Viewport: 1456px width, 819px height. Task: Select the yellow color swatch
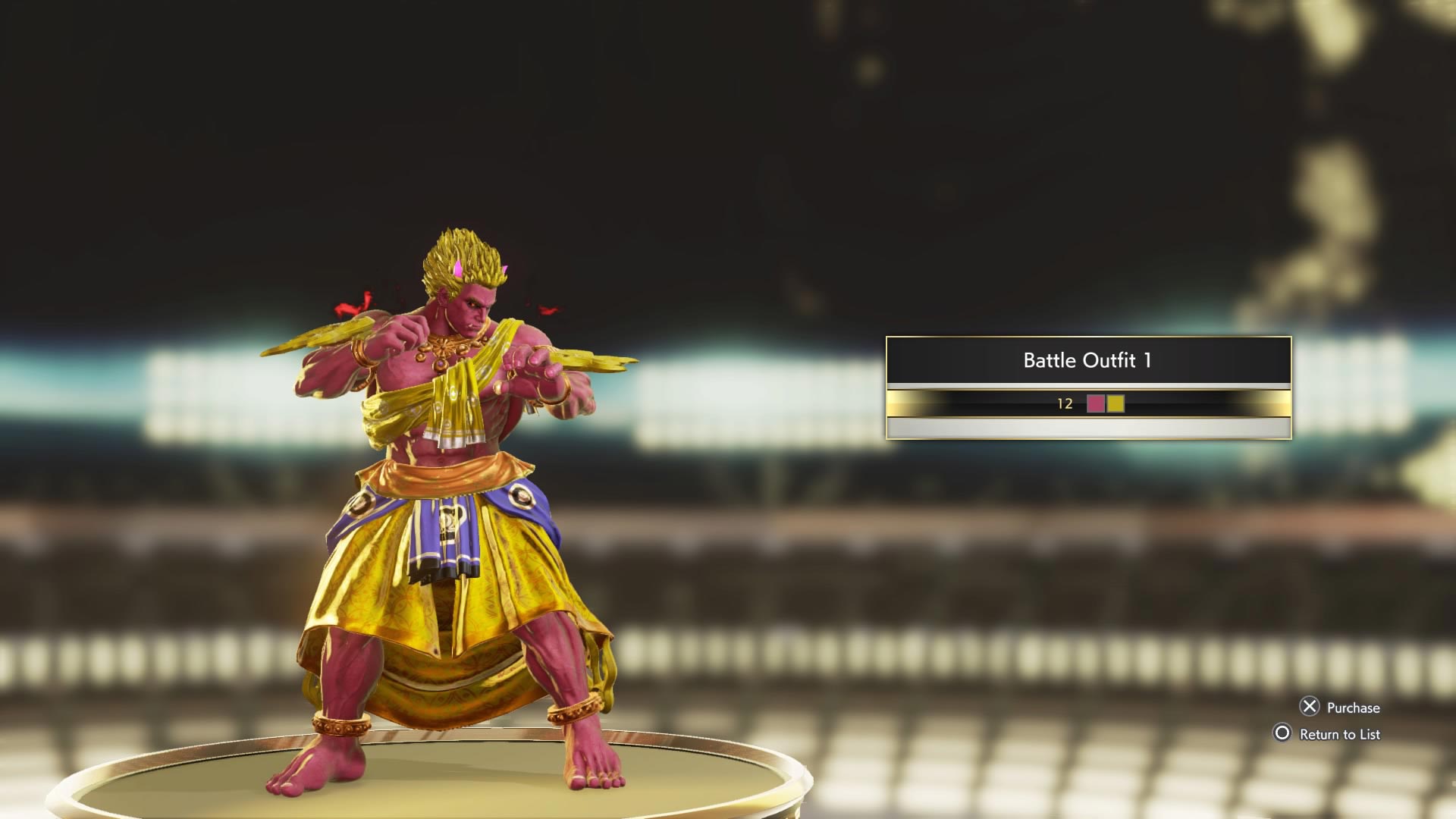coord(1116,406)
